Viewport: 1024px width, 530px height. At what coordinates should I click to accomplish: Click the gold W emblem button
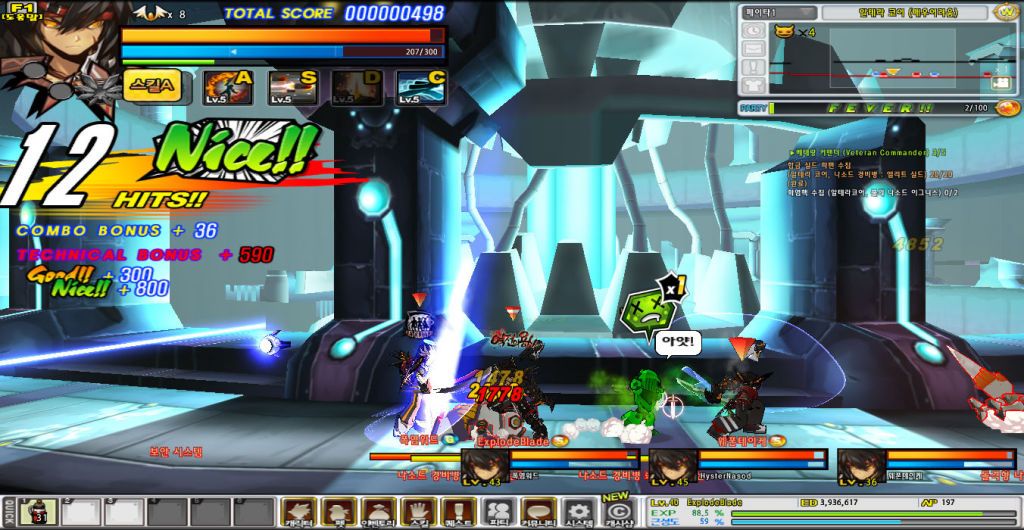(x=1005, y=12)
